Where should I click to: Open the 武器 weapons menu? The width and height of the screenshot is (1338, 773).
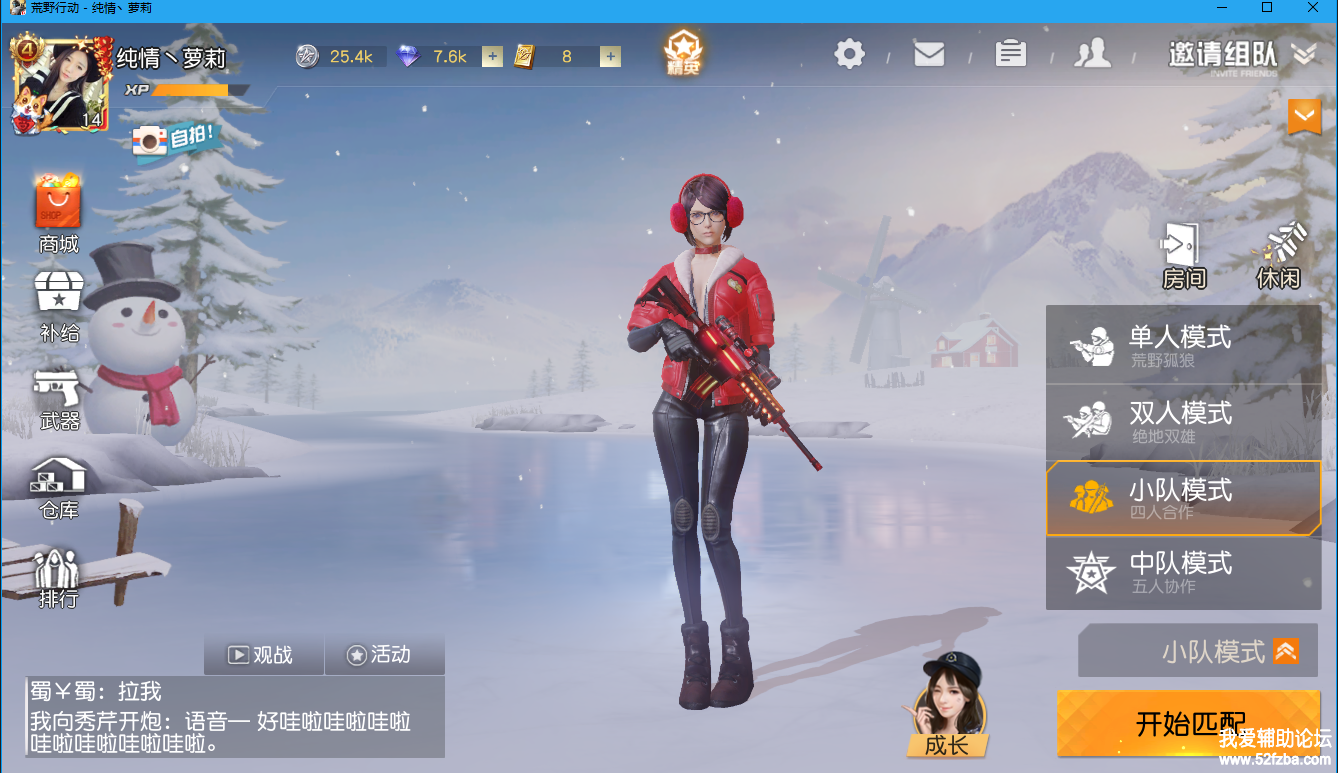59,398
